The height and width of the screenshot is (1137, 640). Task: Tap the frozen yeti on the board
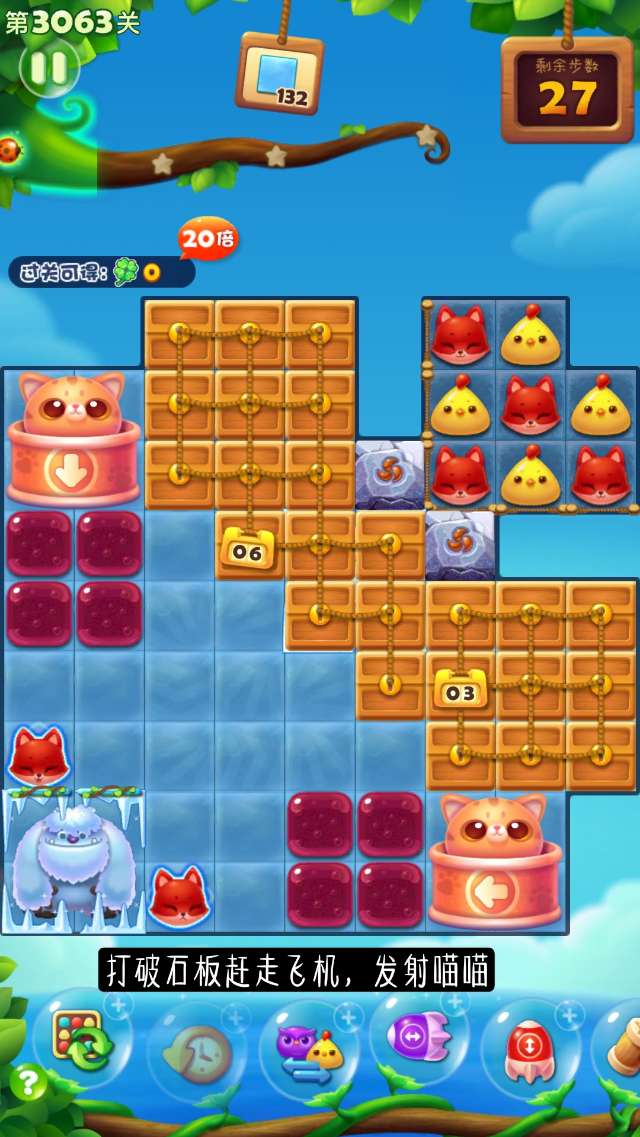click(x=72, y=860)
